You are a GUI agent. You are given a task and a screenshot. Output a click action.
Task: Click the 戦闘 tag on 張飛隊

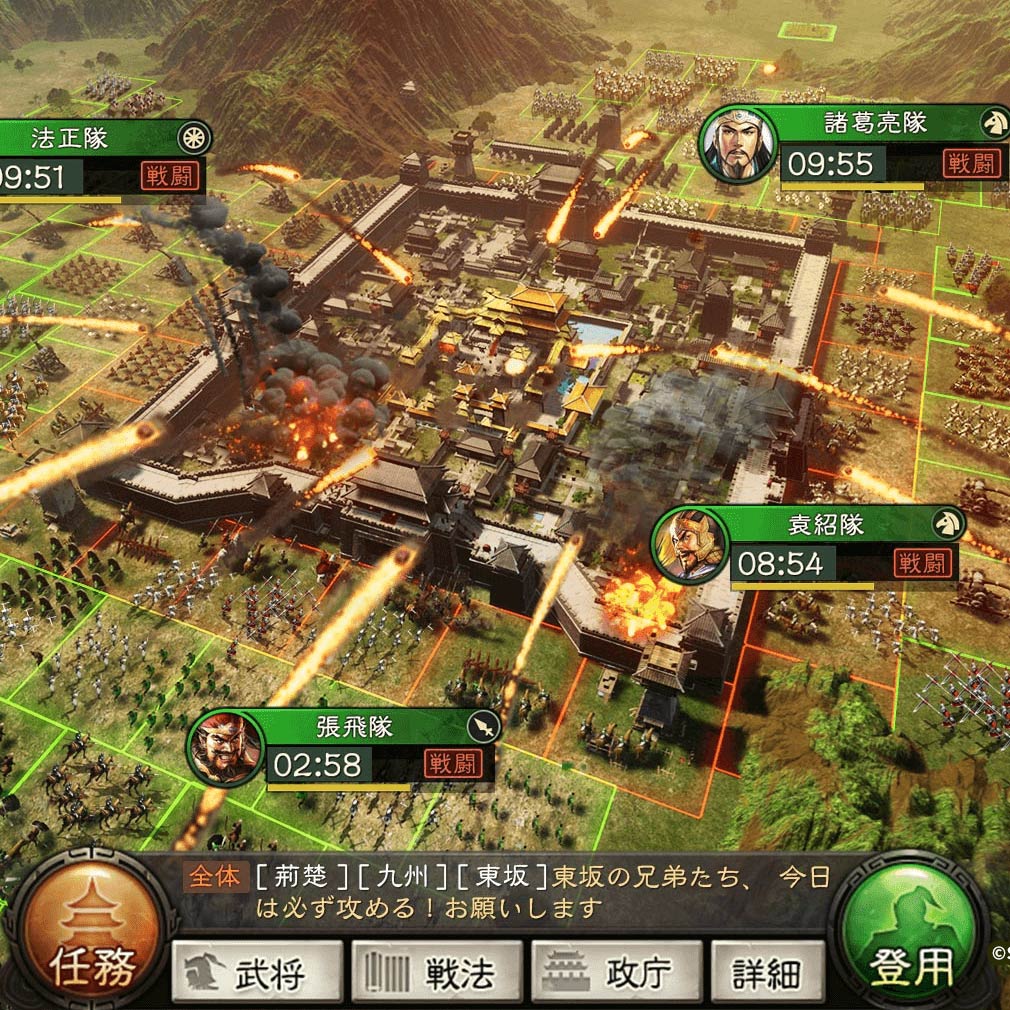[452, 763]
